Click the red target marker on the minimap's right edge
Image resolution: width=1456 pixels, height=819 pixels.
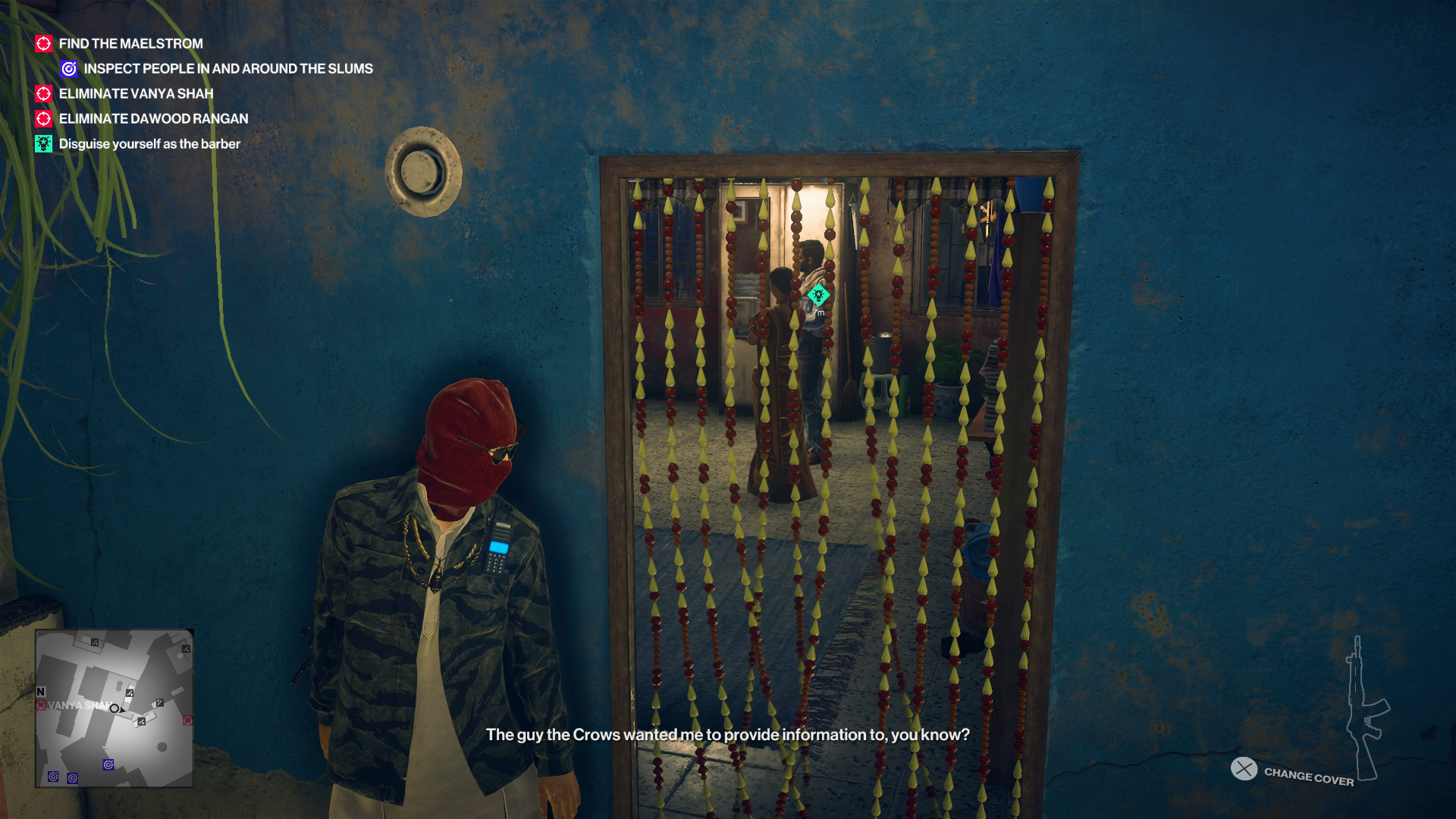[187, 720]
